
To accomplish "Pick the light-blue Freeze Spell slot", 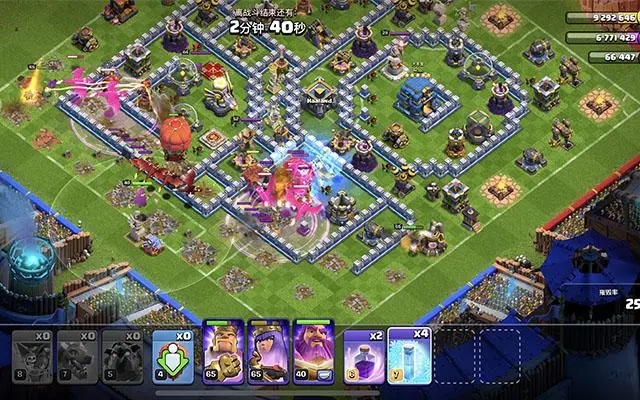I will click(x=409, y=354).
